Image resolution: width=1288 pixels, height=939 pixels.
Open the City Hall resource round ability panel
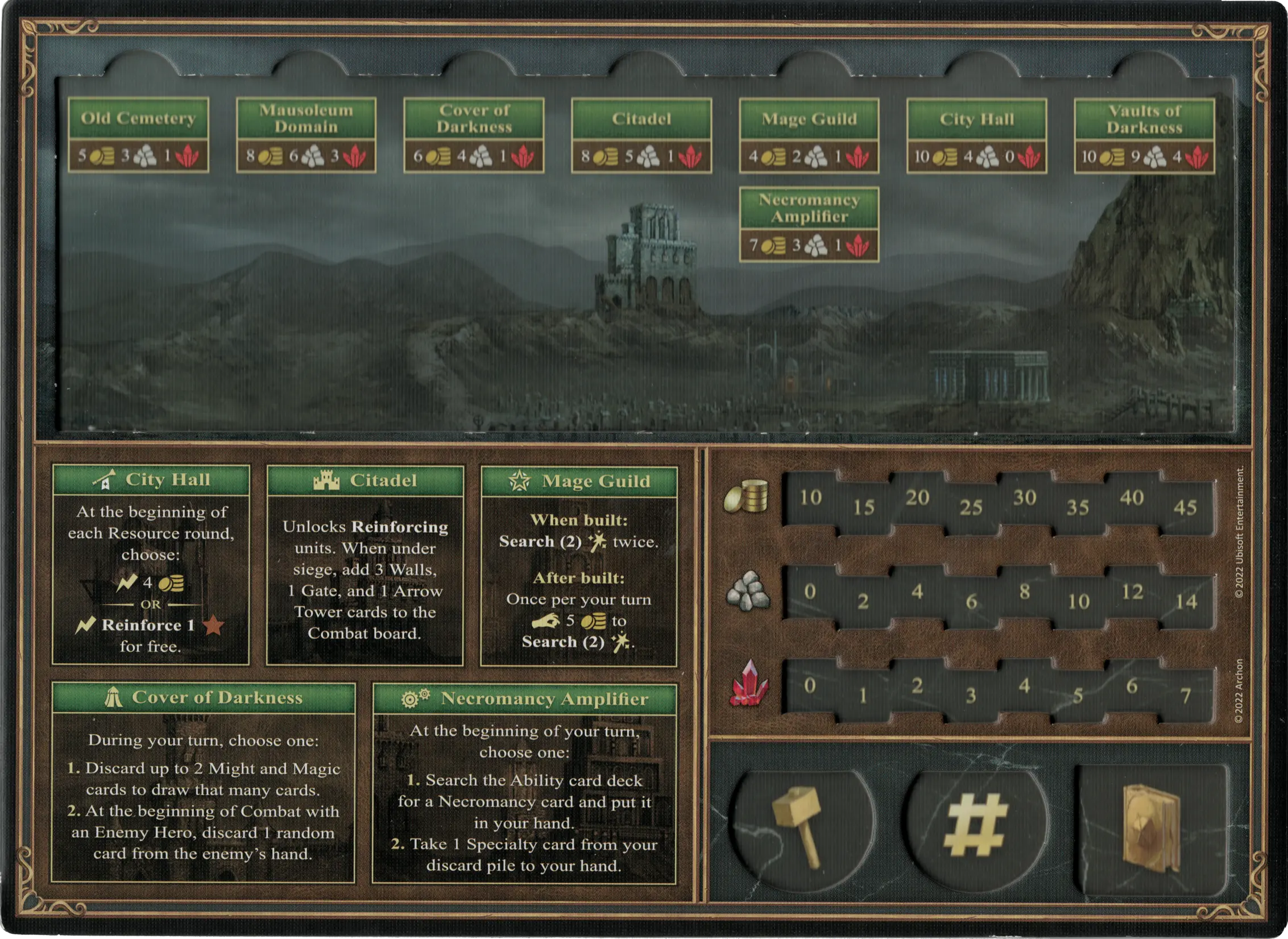[x=151, y=565]
